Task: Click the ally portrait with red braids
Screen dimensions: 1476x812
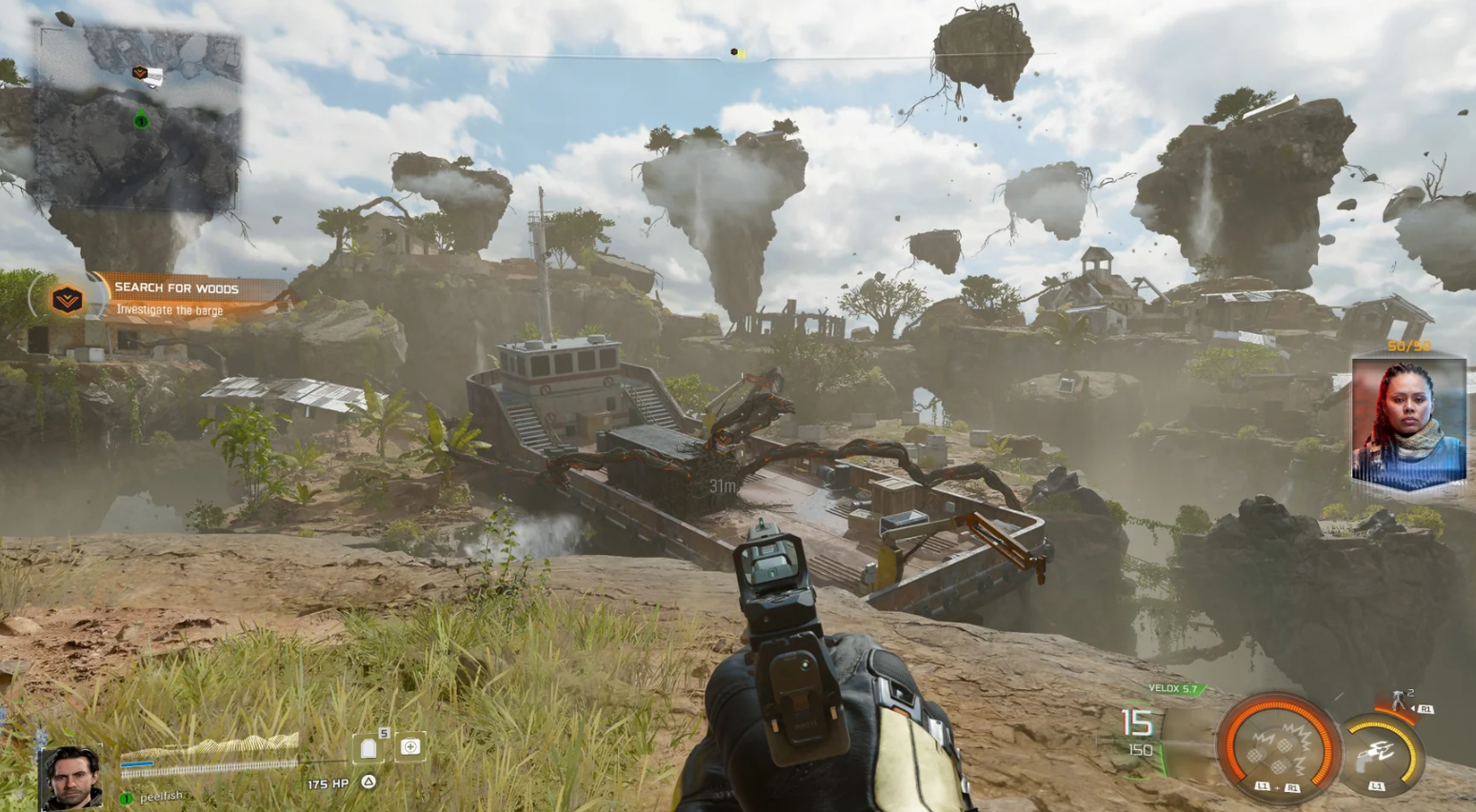Action: (1408, 423)
